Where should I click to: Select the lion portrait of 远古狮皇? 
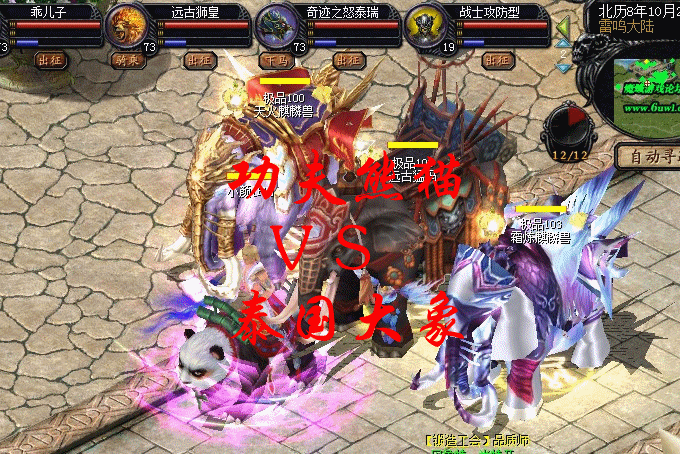pyautogui.click(x=125, y=25)
